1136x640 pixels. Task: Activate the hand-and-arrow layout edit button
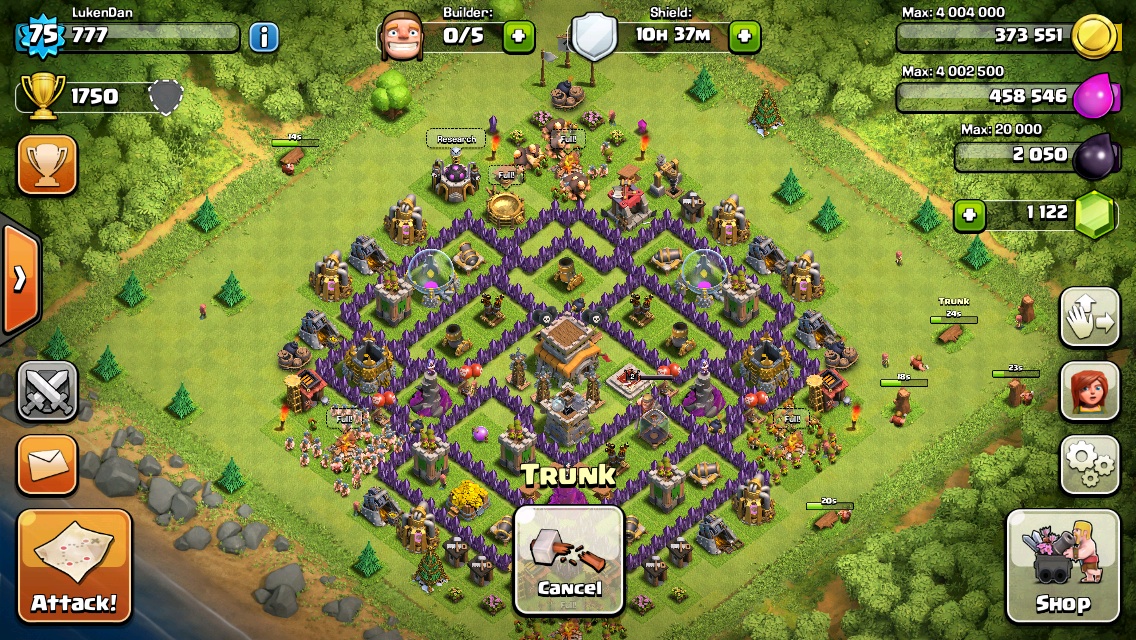click(x=1089, y=318)
